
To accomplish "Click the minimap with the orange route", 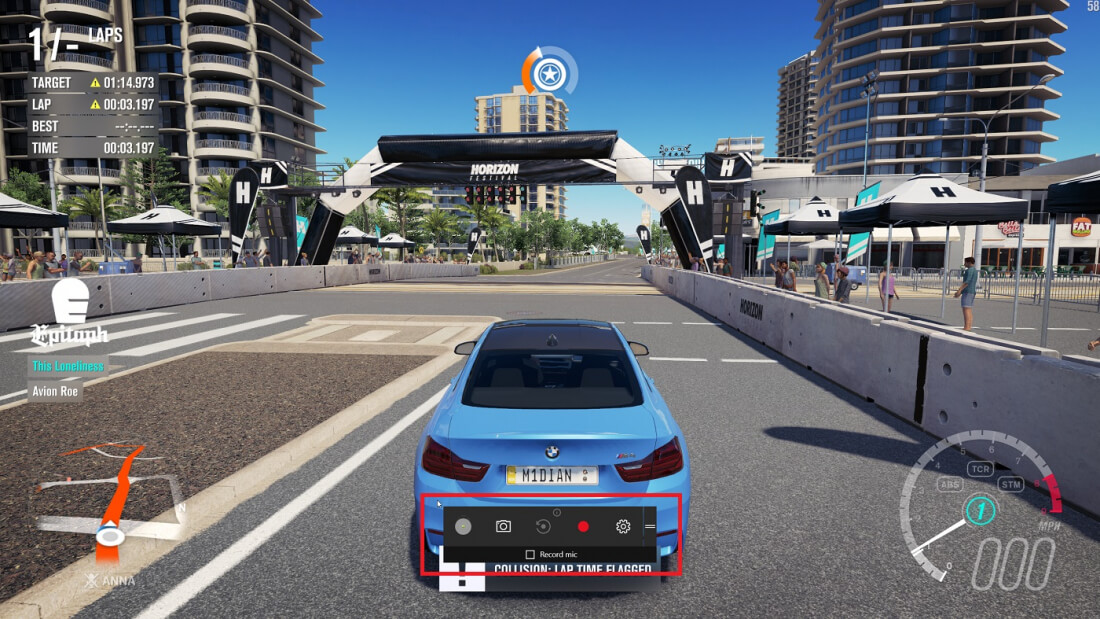I will pos(108,505).
